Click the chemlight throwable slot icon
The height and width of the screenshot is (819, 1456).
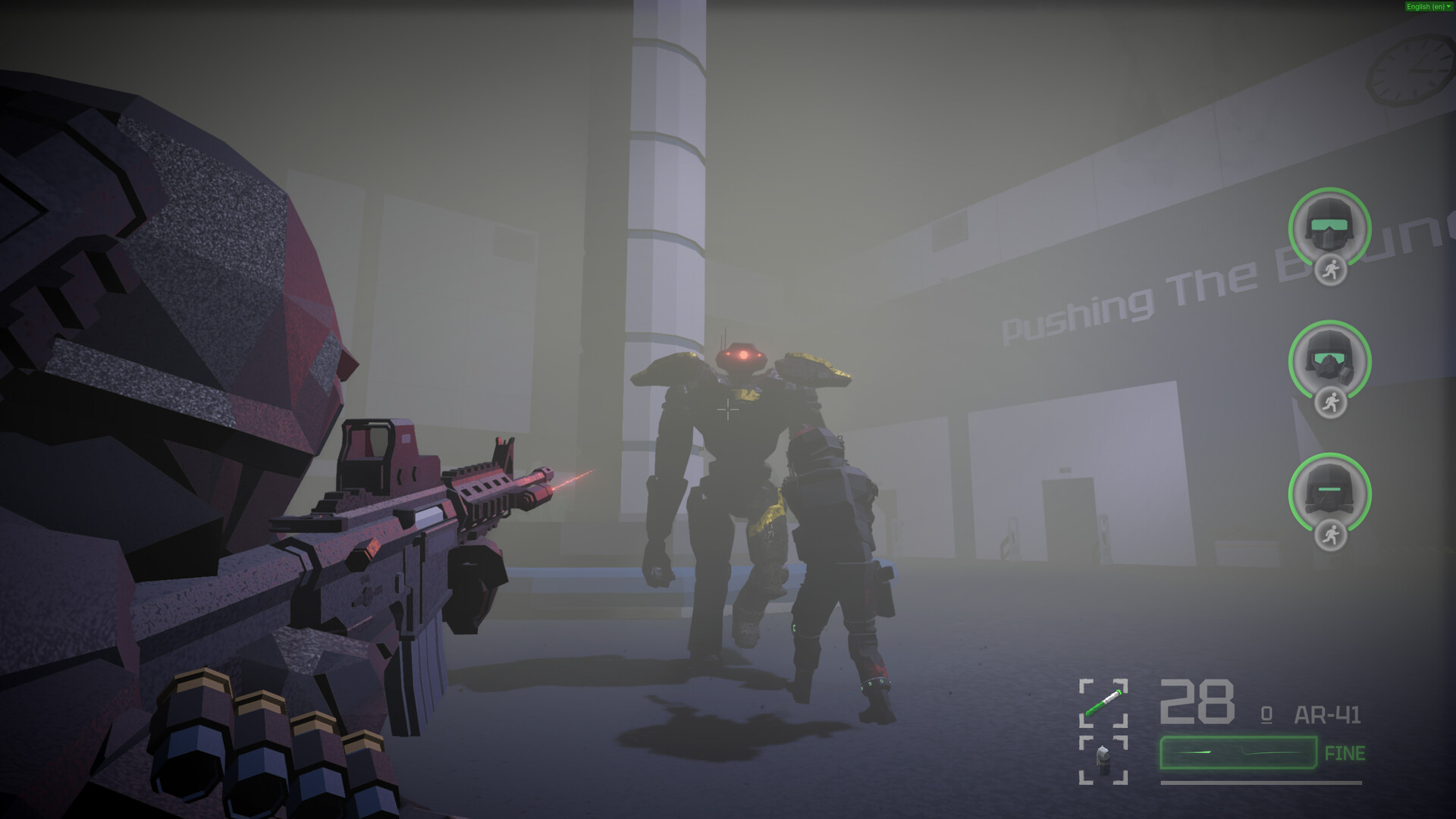[x=1103, y=701]
